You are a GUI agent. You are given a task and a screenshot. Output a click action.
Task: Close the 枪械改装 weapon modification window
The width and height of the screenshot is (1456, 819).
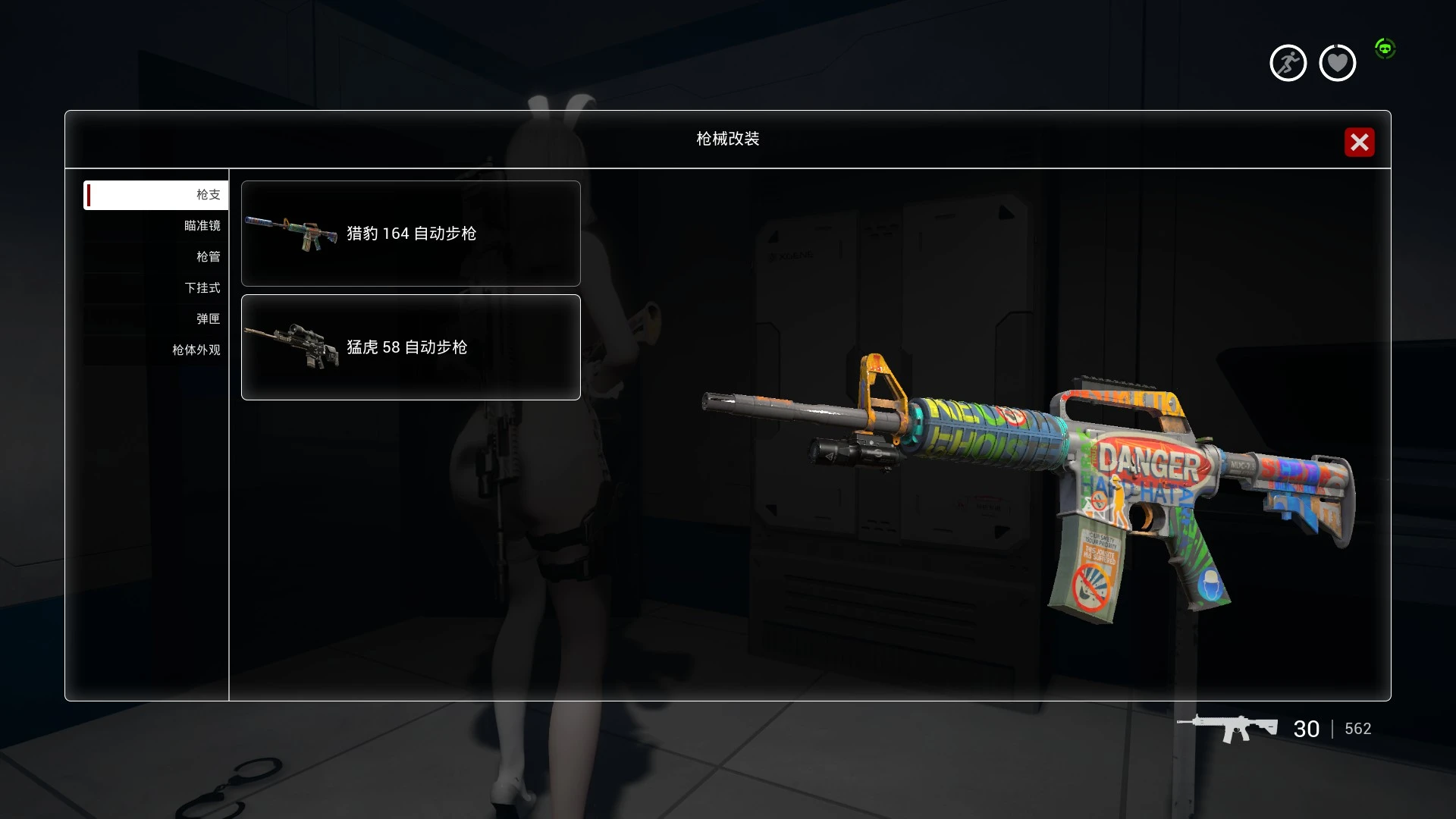[x=1359, y=142]
